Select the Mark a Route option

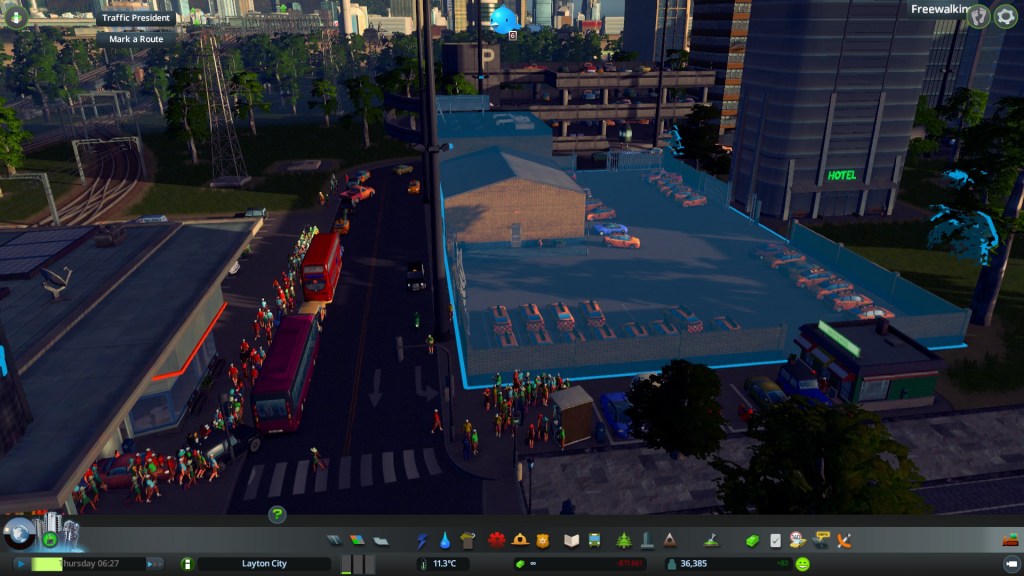[x=135, y=39]
